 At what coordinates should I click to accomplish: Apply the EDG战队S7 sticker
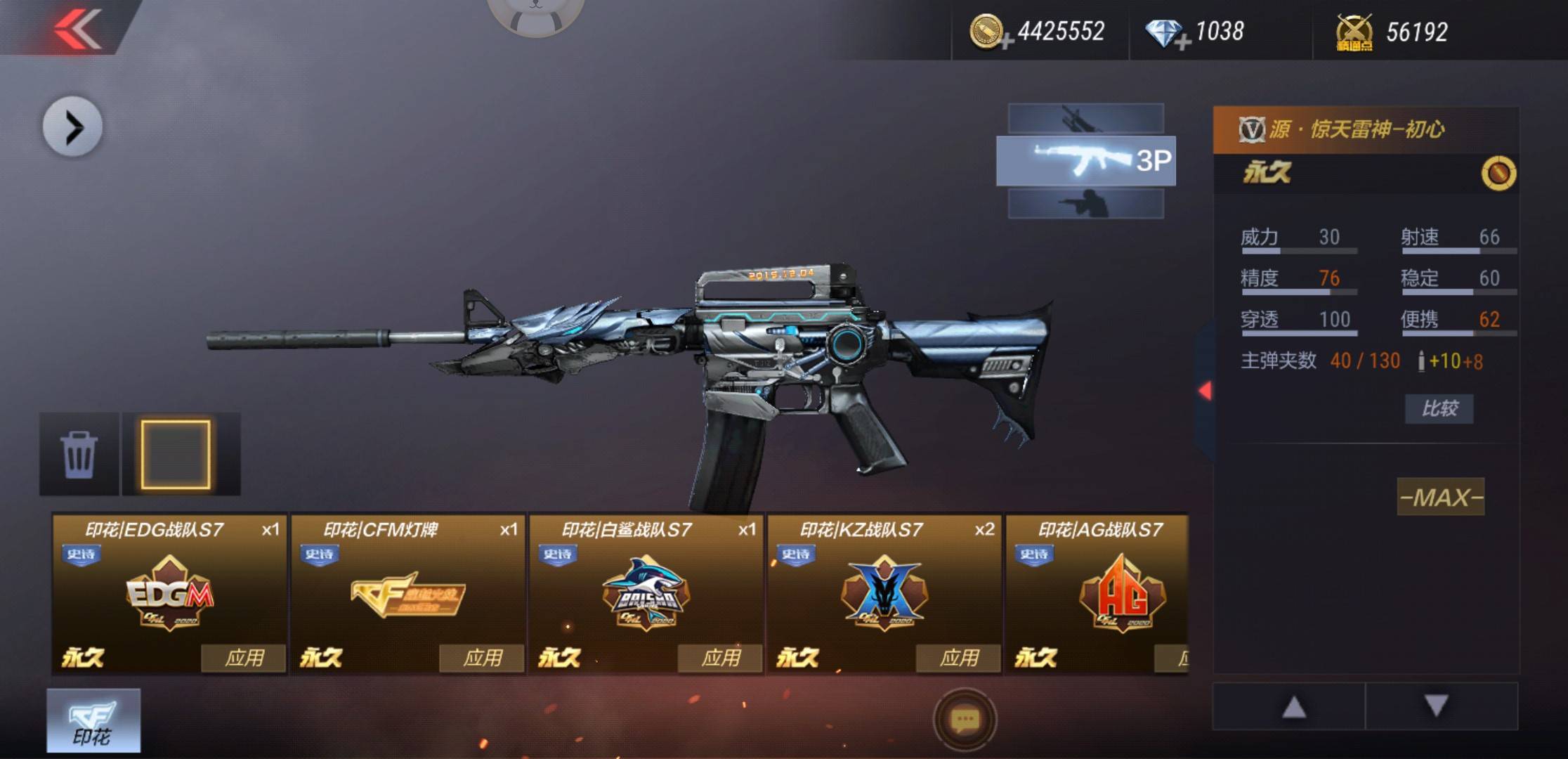[243, 659]
